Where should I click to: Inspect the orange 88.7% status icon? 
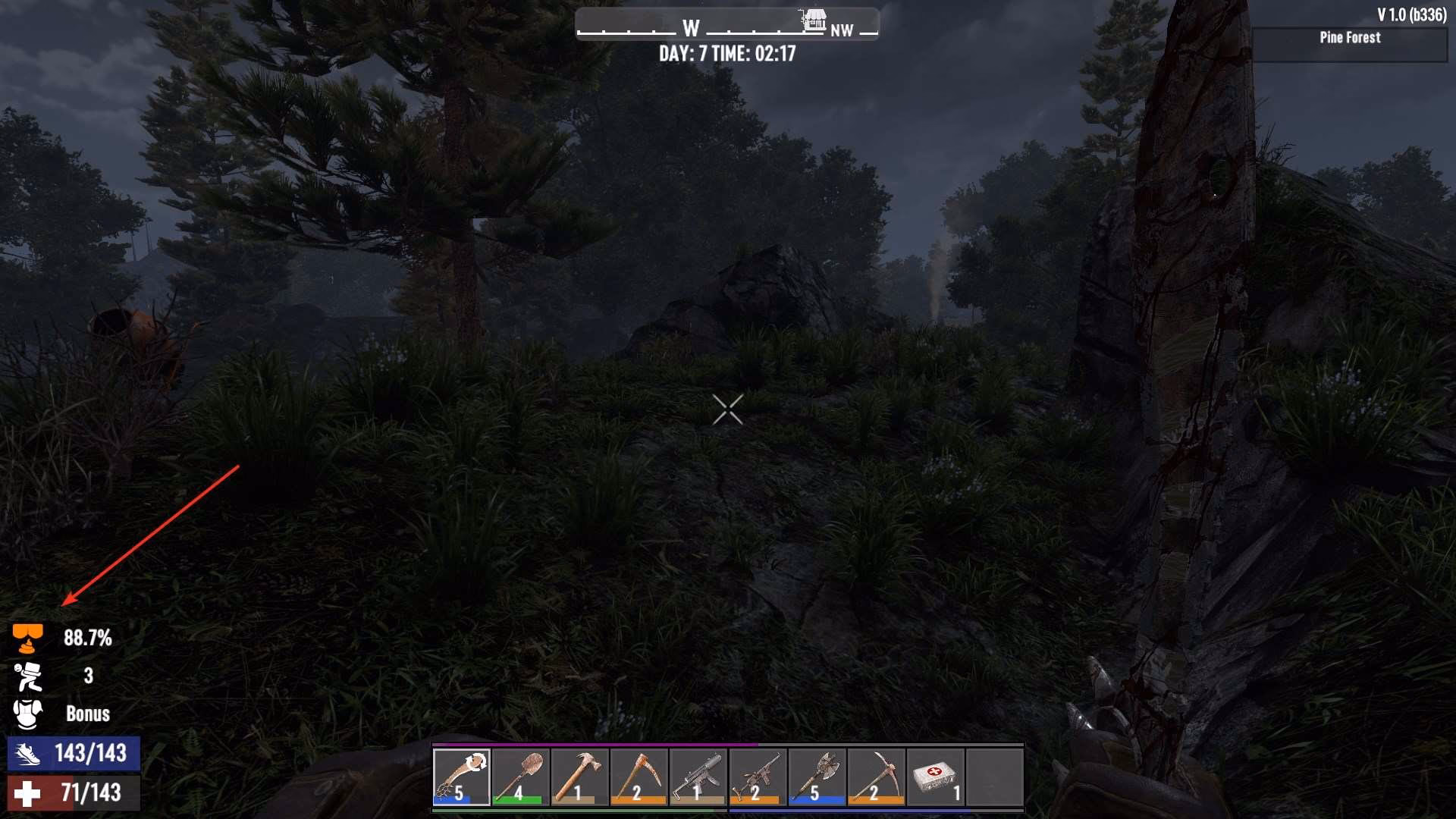[x=27, y=639]
